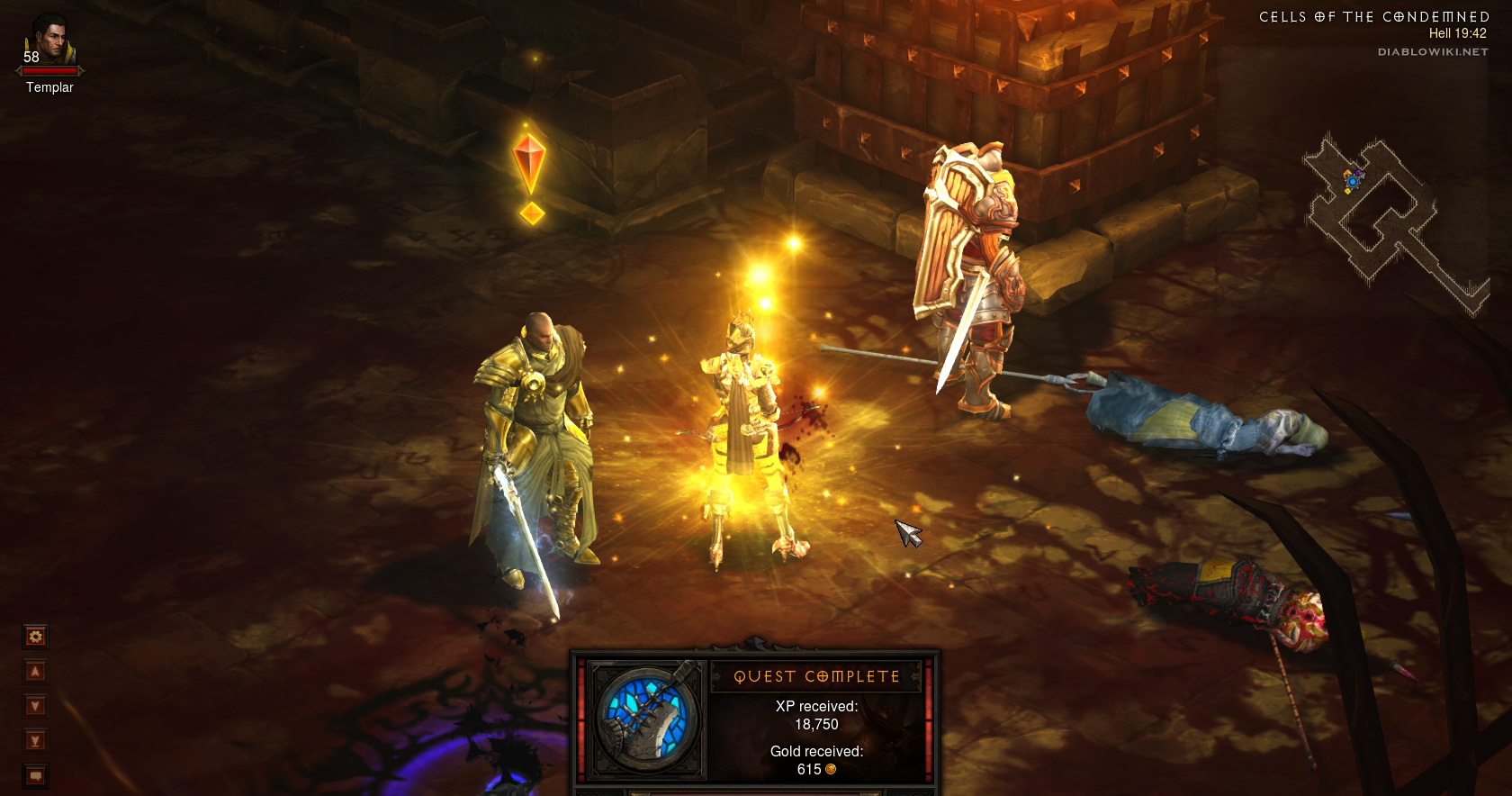This screenshot has height=796, width=1512.
Task: Select the Quest Complete banner
Action: point(816,676)
